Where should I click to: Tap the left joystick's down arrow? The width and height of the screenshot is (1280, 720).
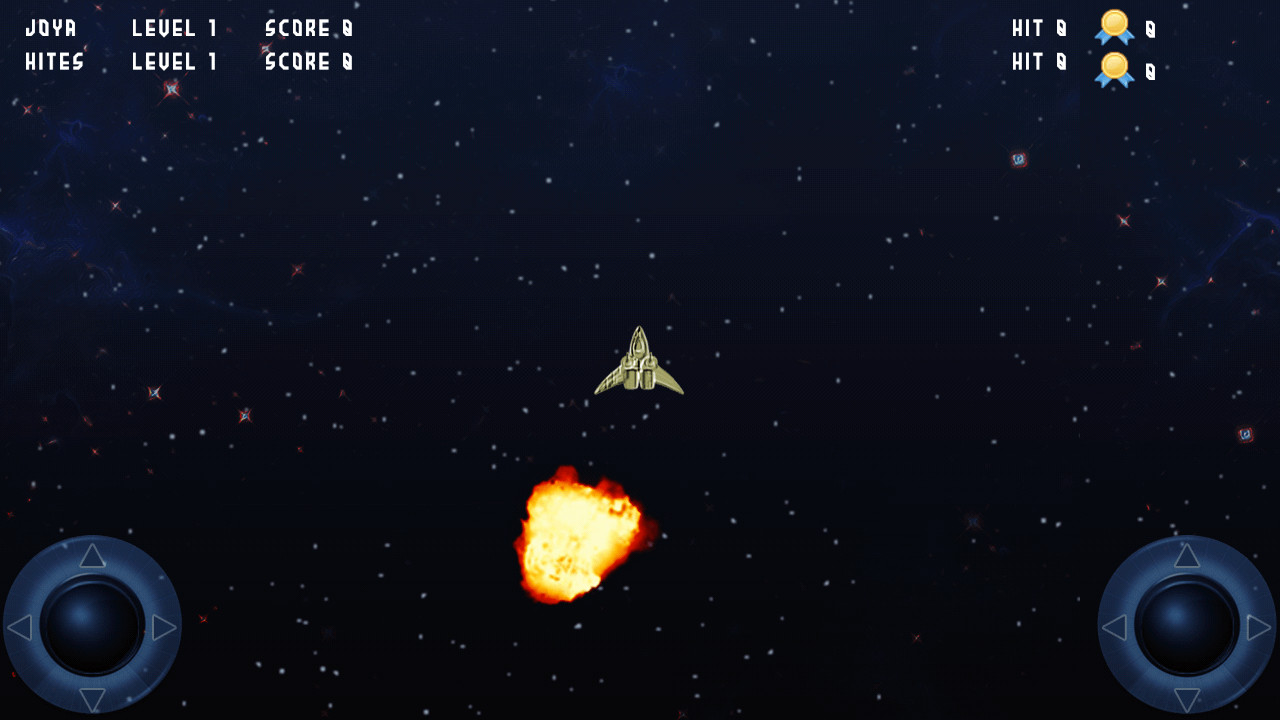click(x=92, y=699)
